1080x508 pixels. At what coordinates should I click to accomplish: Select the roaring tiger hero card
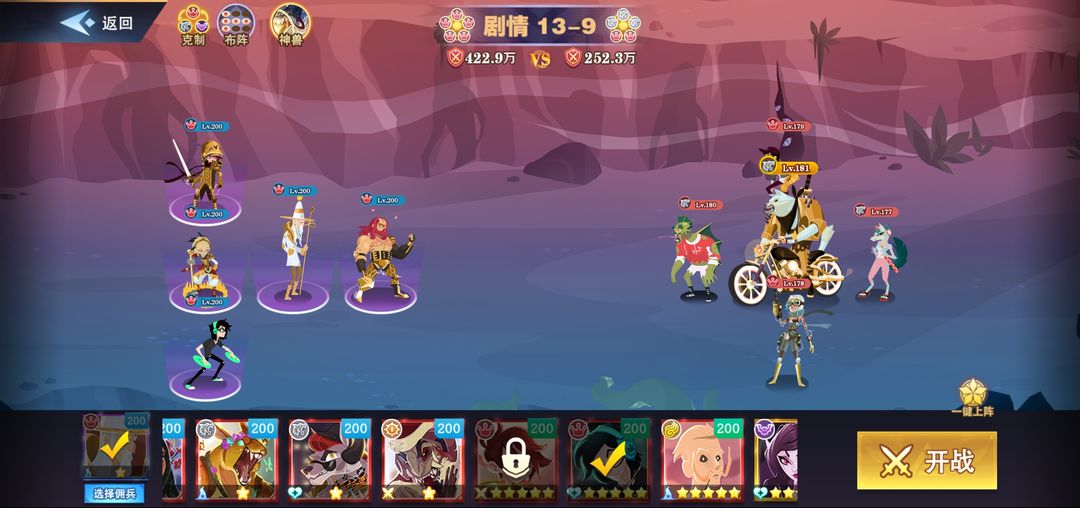pos(236,458)
